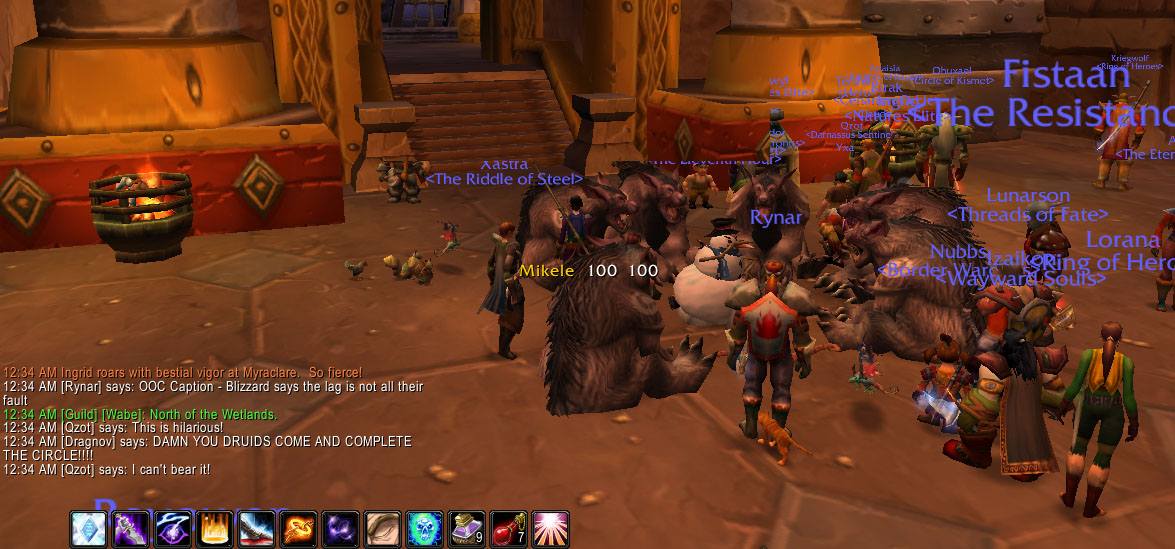
Task: Cast the fiery swirling rune spell
Action: (298, 528)
